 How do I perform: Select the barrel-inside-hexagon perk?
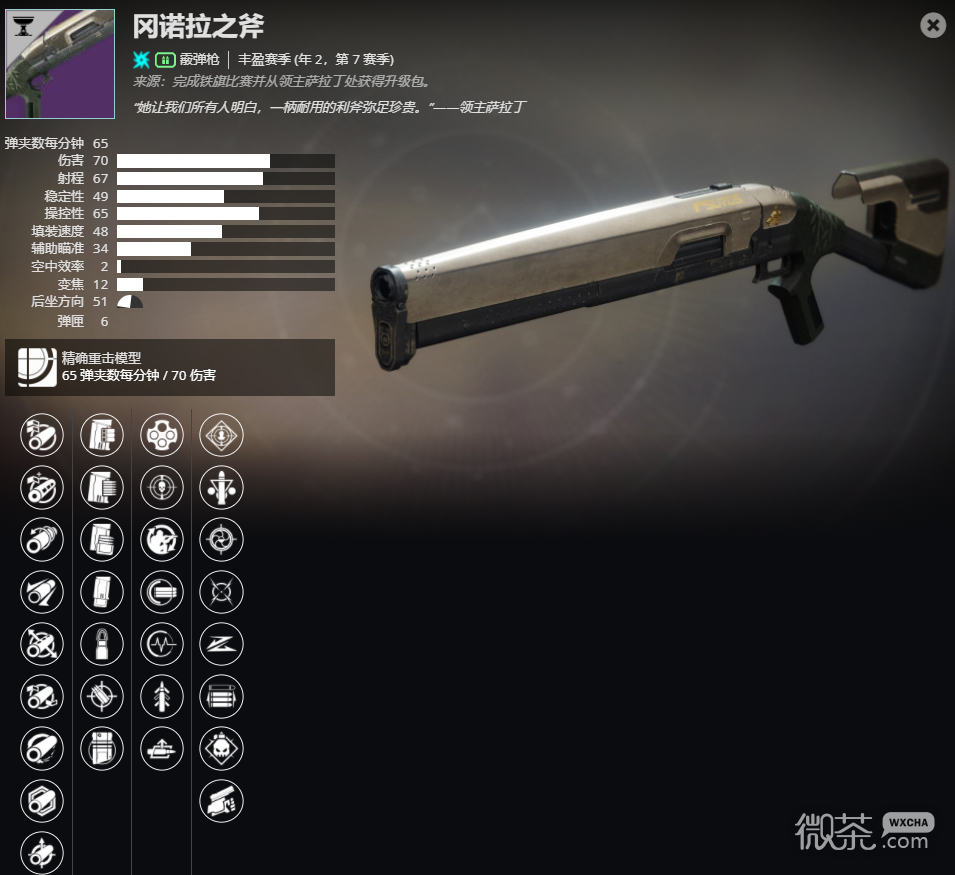click(42, 799)
